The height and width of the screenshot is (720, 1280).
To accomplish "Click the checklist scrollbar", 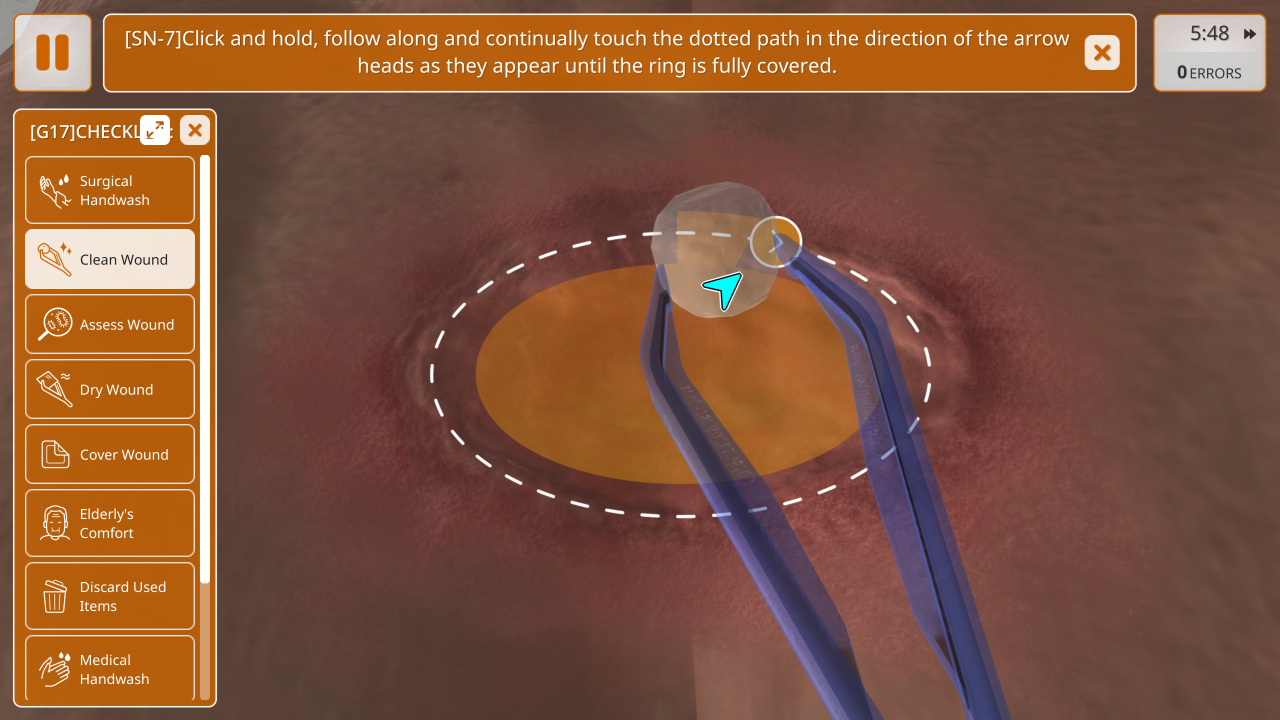I will 205,370.
